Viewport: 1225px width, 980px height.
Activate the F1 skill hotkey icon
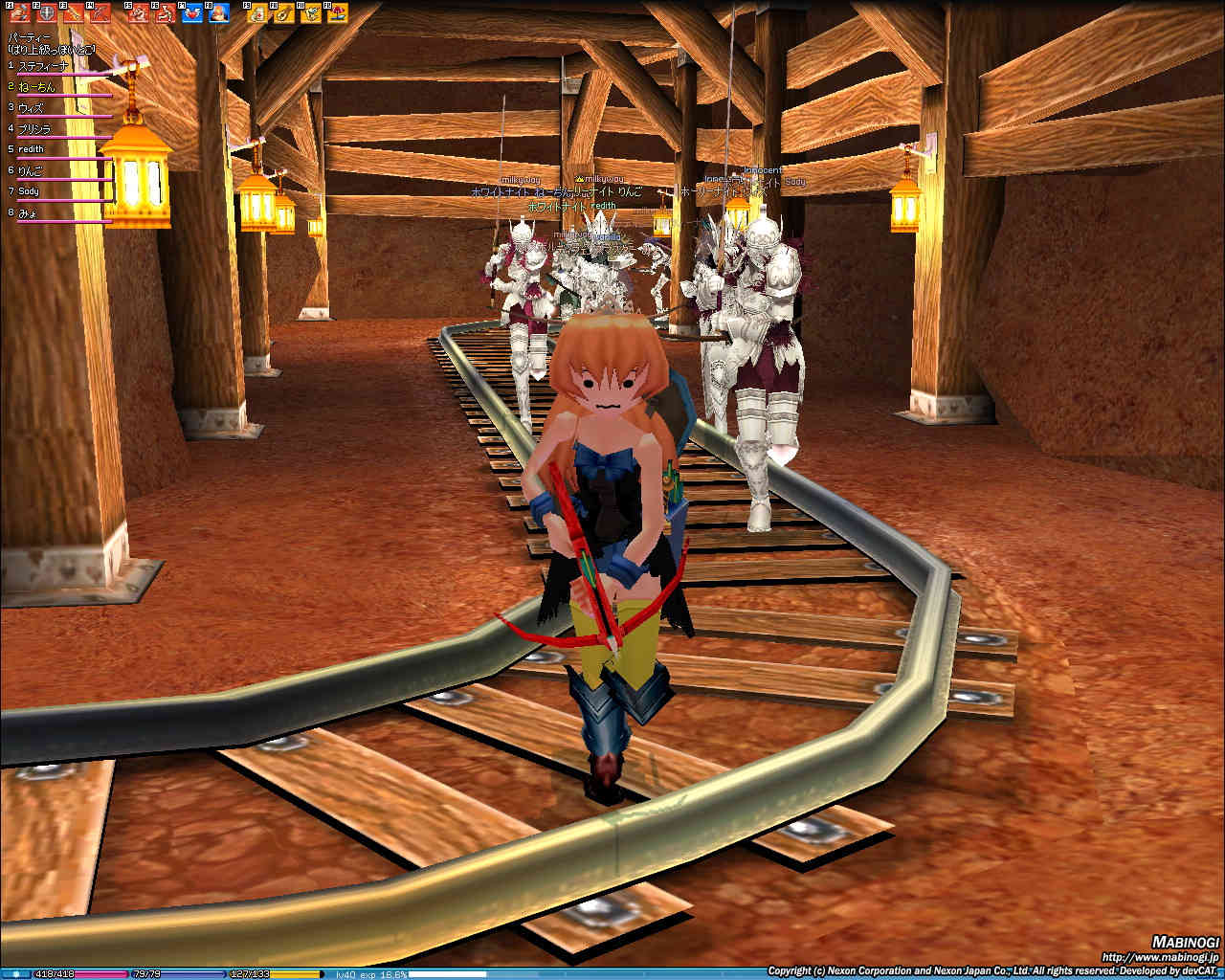19,13
